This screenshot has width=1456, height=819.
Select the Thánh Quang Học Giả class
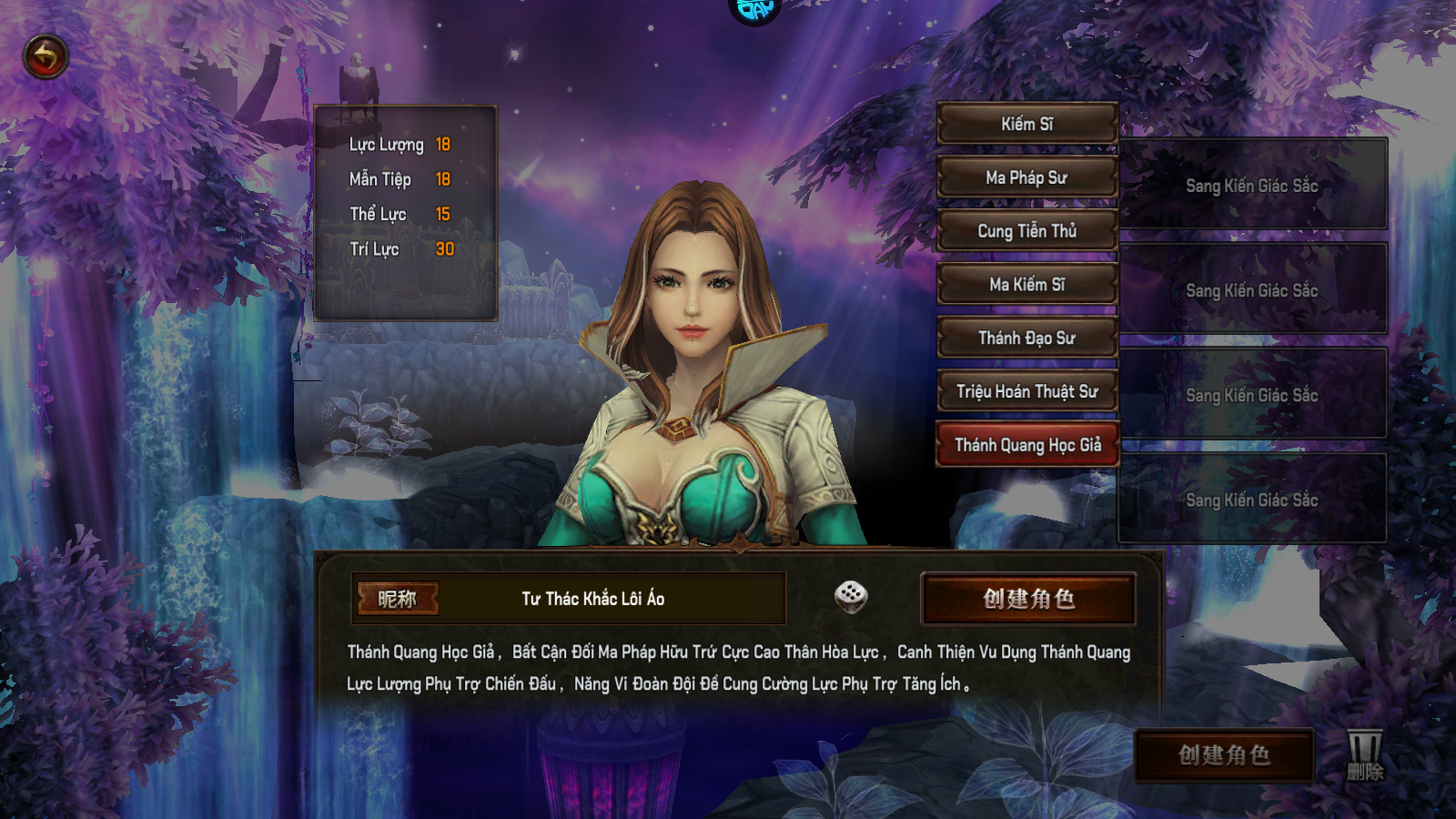coord(1026,445)
